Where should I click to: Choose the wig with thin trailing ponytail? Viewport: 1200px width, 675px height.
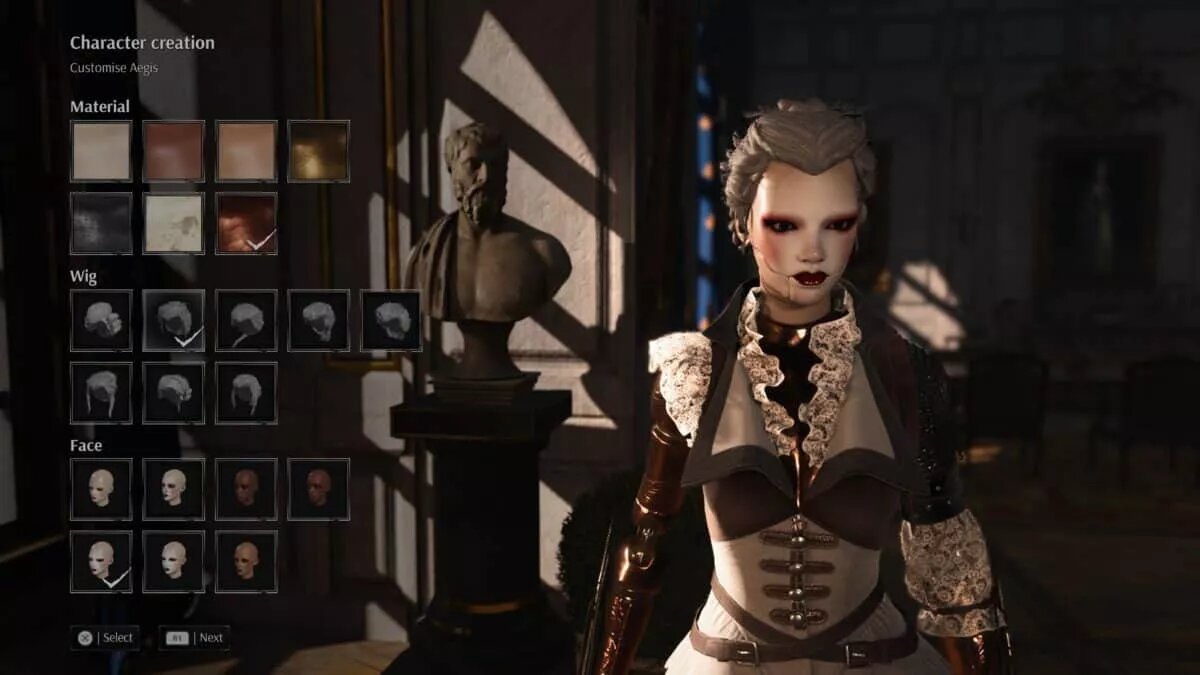click(246, 320)
